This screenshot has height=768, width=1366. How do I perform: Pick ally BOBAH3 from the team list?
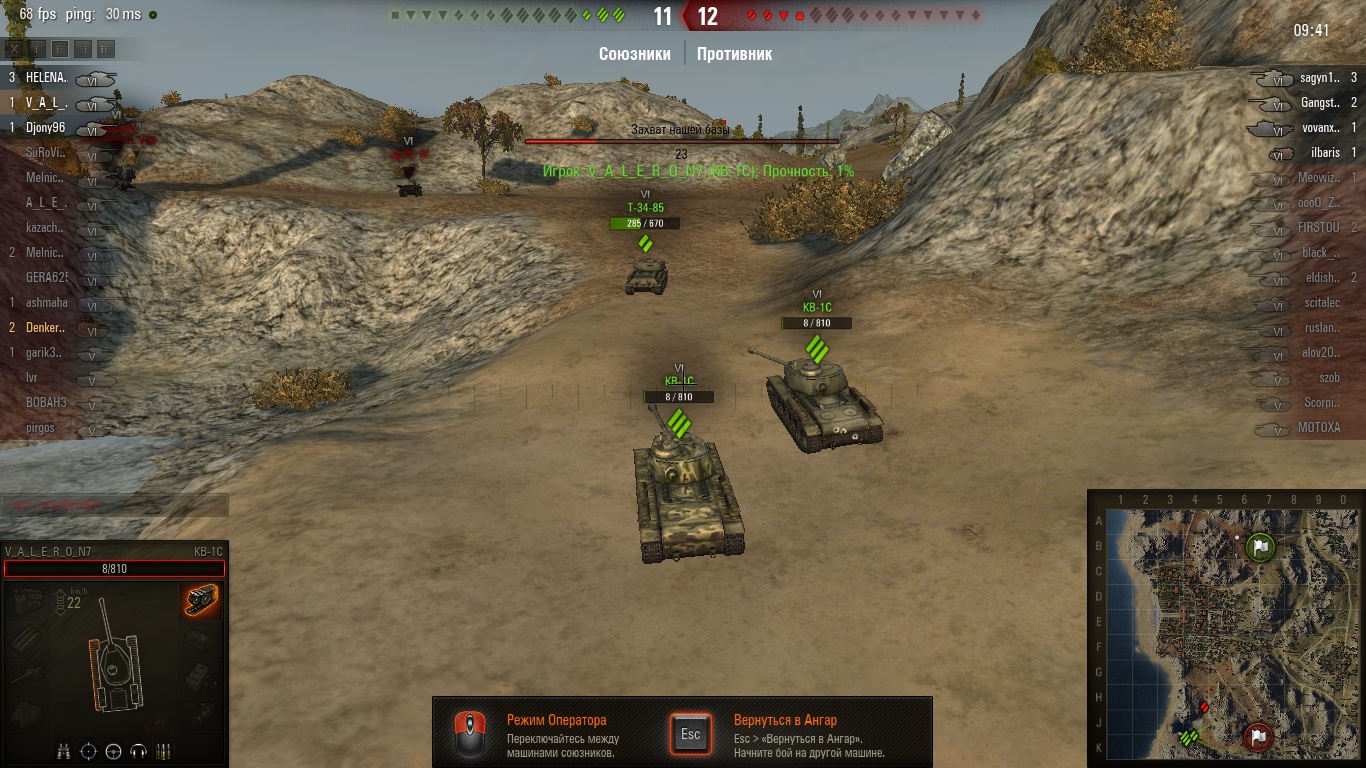(46, 402)
